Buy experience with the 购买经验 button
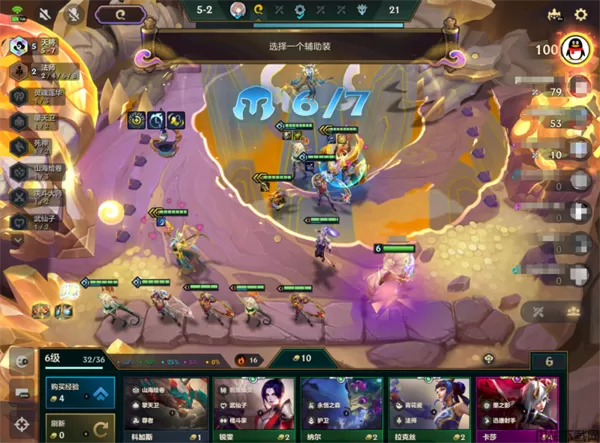This screenshot has height=443, width=600. tap(78, 394)
